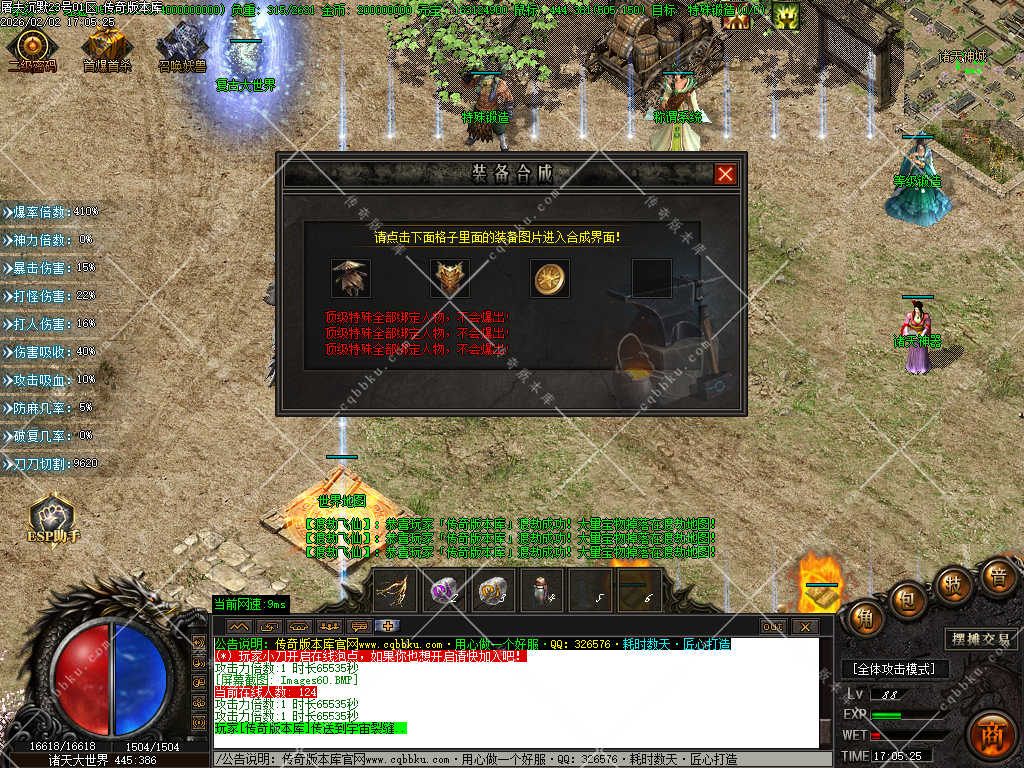Screen dimensions: 1024x768
Task: Use the orange scroll in hotbar slot 3
Action: [492, 591]
